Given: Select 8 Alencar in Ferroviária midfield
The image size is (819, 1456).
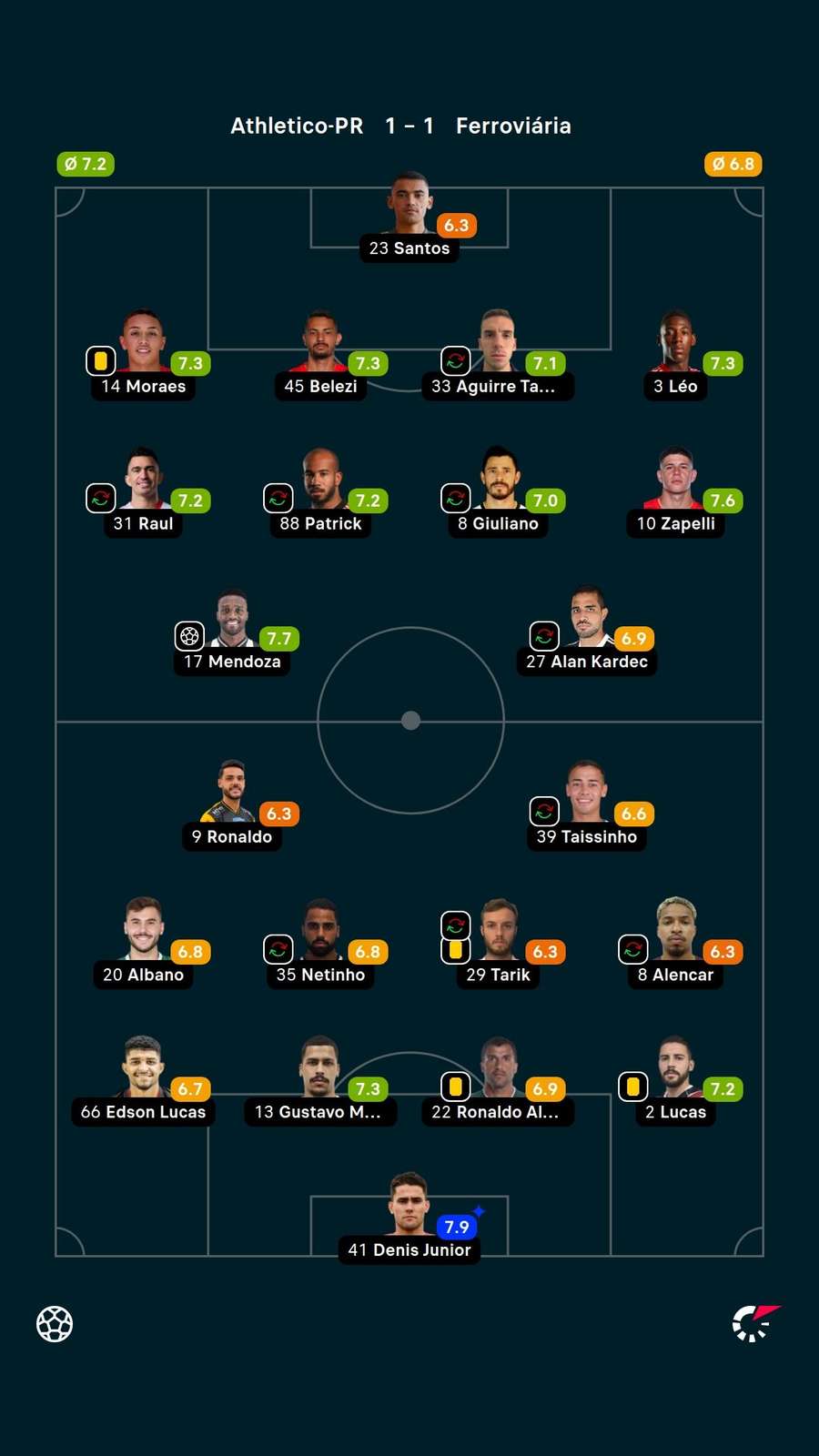Looking at the screenshot, I should (x=675, y=932).
